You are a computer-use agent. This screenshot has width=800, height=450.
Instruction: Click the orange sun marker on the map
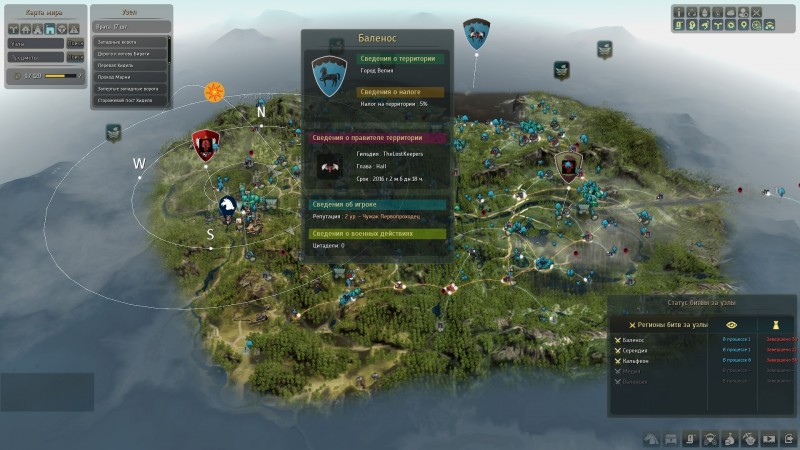pos(213,92)
